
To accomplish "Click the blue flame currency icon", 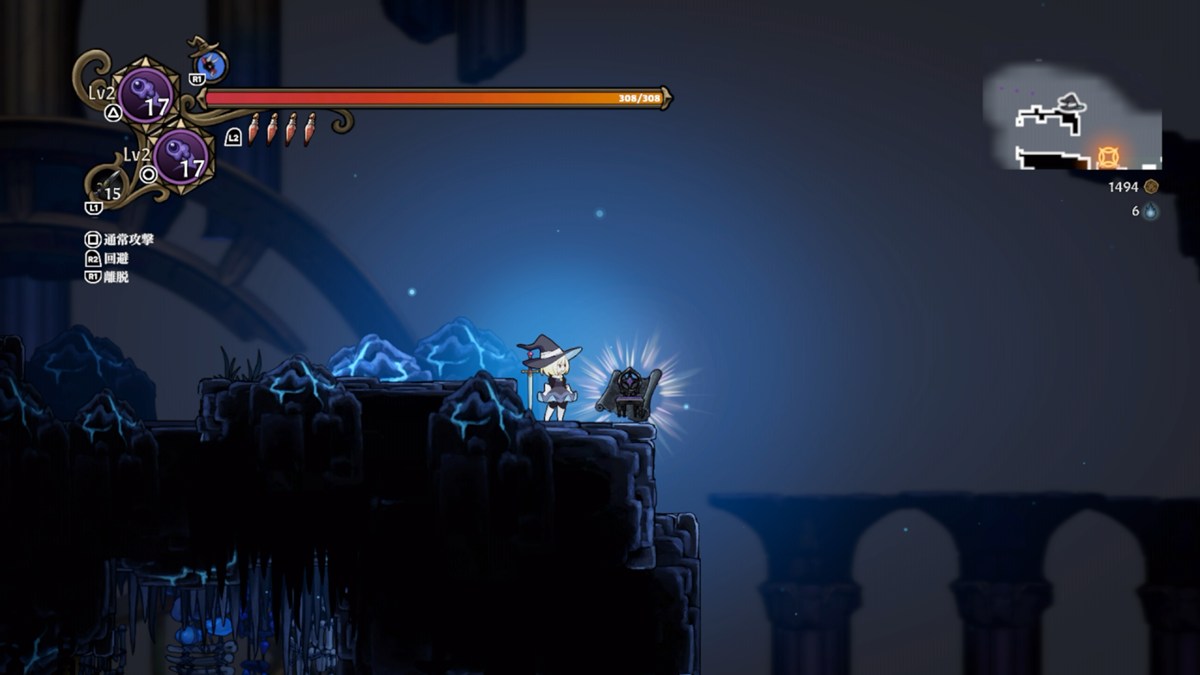I will pos(1151,211).
